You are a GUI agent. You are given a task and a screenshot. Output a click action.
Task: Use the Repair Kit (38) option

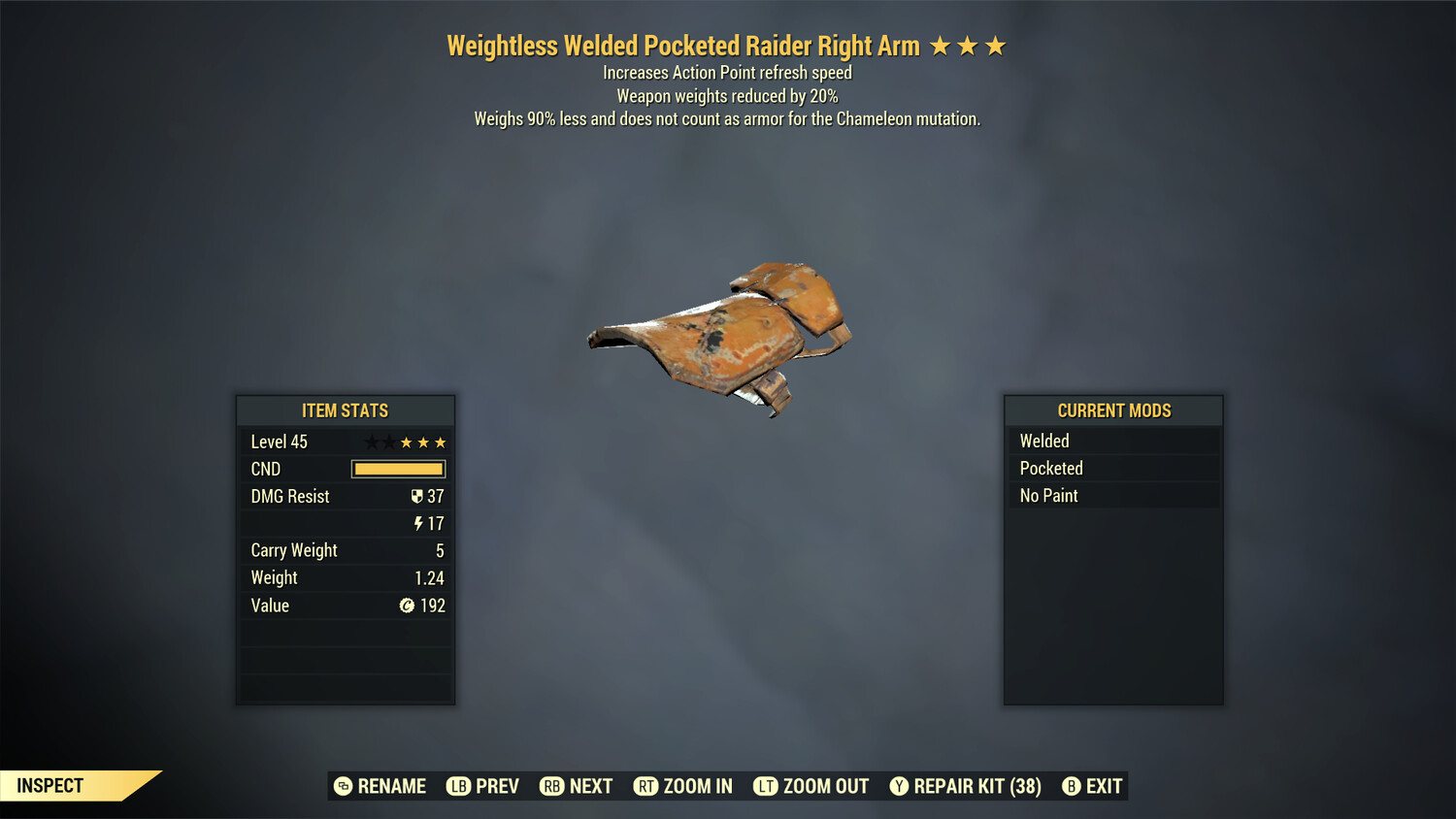[x=966, y=786]
